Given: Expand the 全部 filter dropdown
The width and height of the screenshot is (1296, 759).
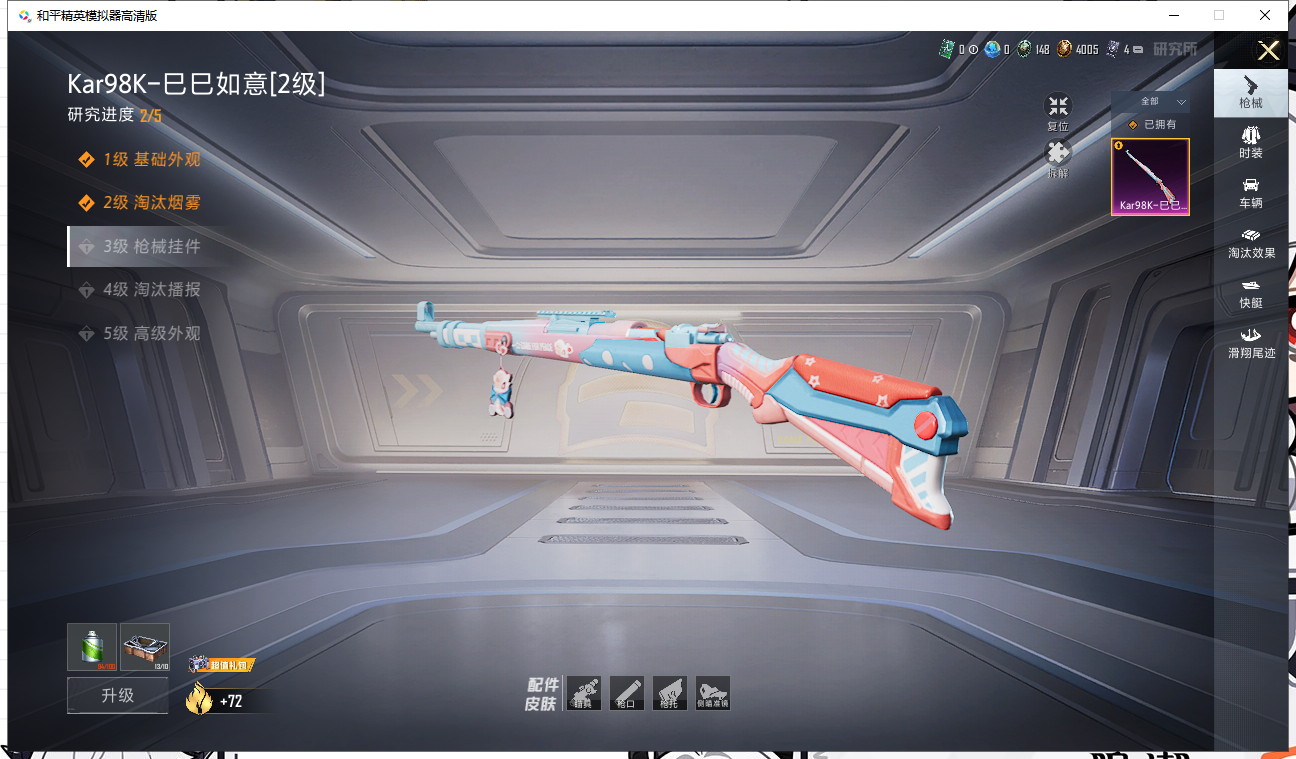Looking at the screenshot, I should point(1150,102).
